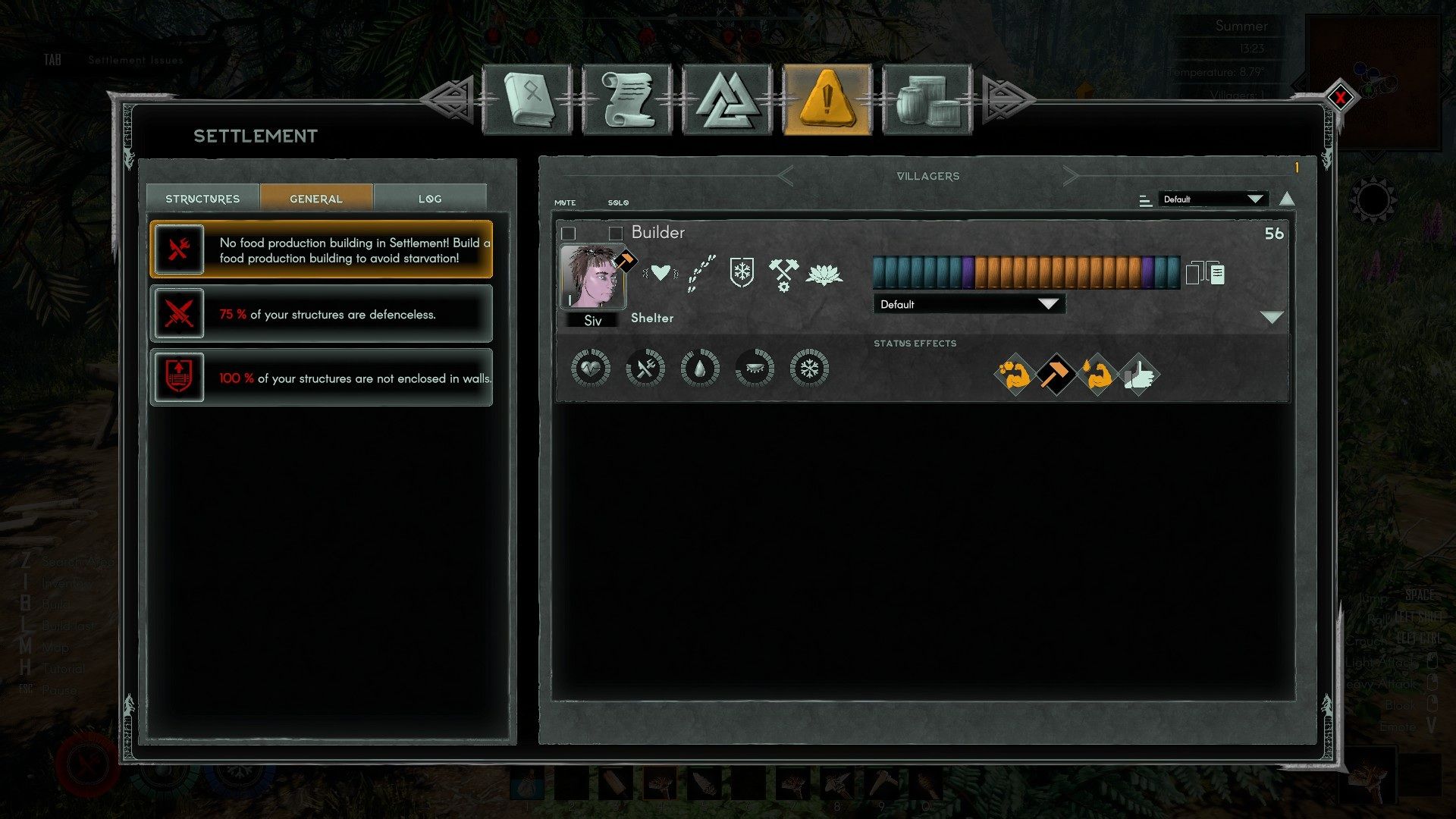Open Siv's schedule Default dropdown
Viewport: 1456px width, 819px height.
coord(969,304)
